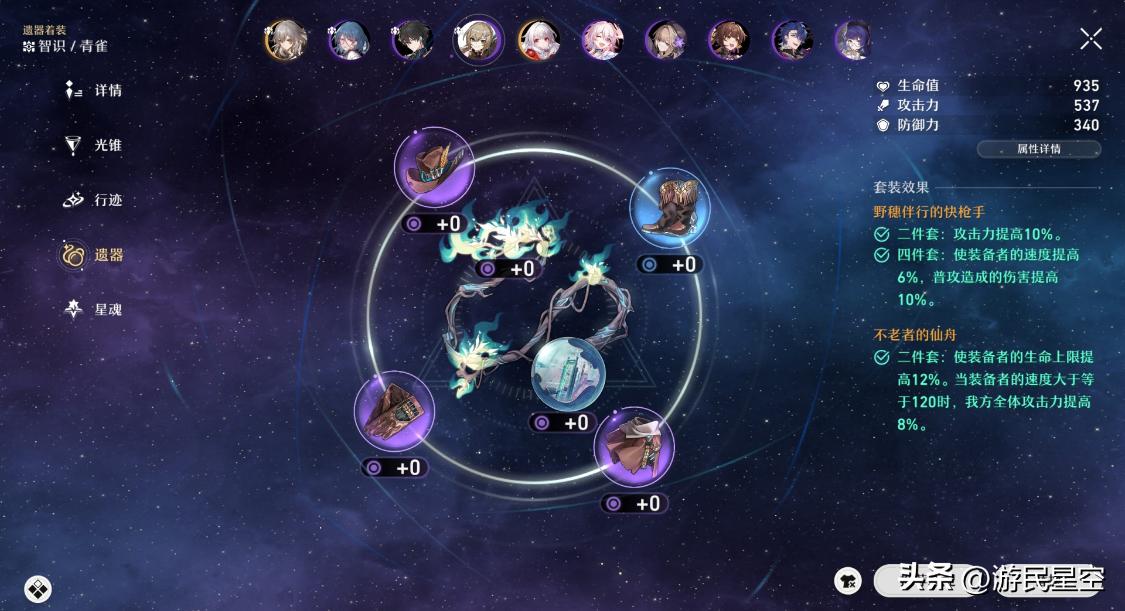The width and height of the screenshot is (1125, 611).
Task: Close the character screen with the X
Action: click(x=1091, y=39)
